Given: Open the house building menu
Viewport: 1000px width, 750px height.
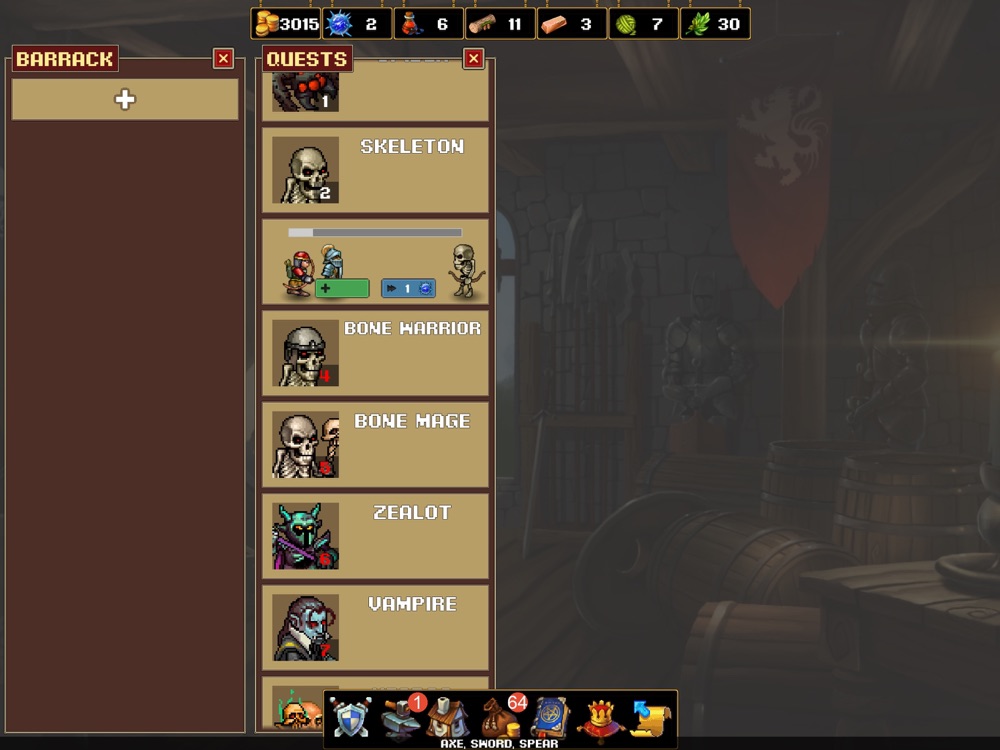Looking at the screenshot, I should (449, 718).
